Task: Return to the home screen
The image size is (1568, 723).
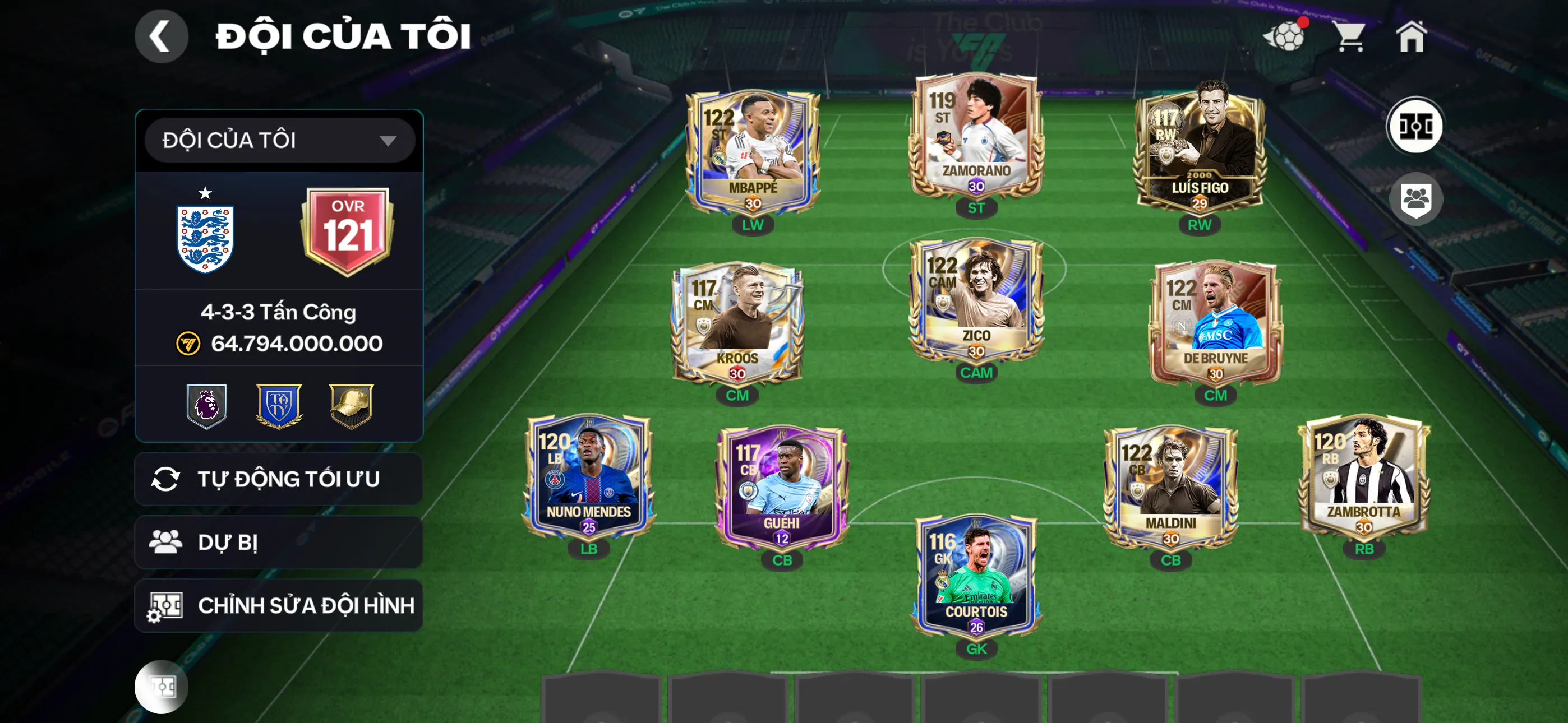Action: point(1411,36)
